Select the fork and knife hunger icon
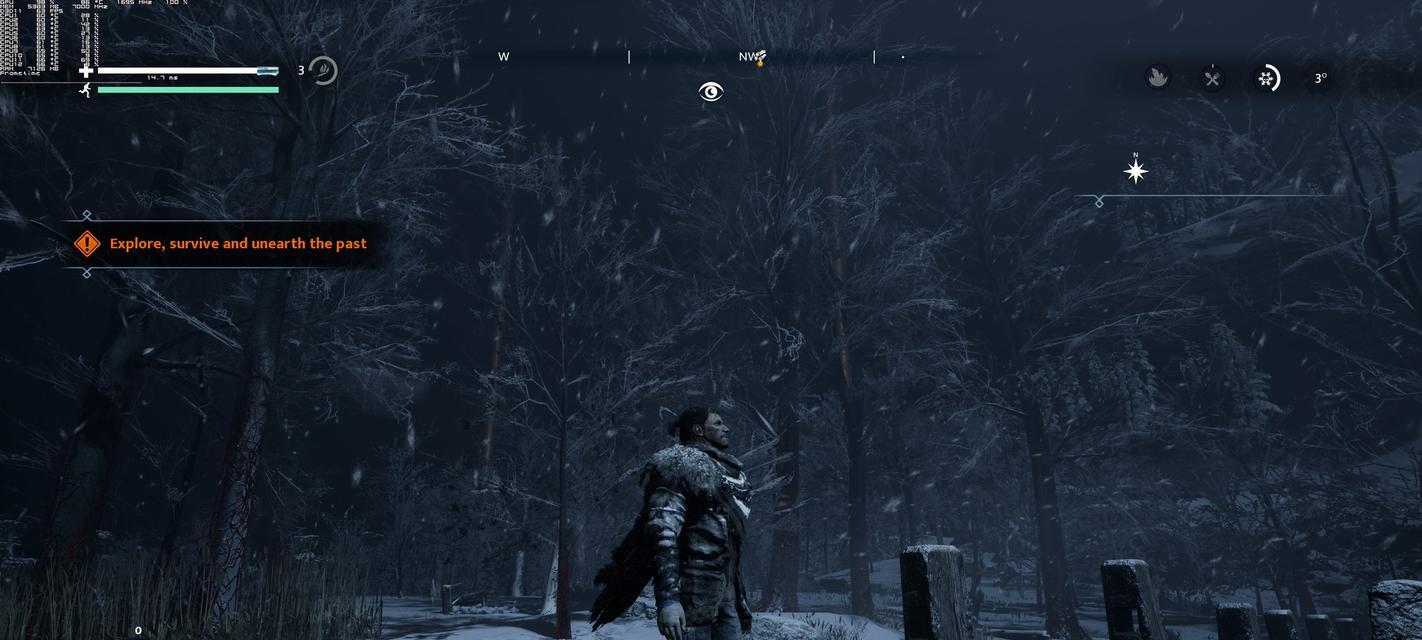The image size is (1422, 640). point(1212,78)
